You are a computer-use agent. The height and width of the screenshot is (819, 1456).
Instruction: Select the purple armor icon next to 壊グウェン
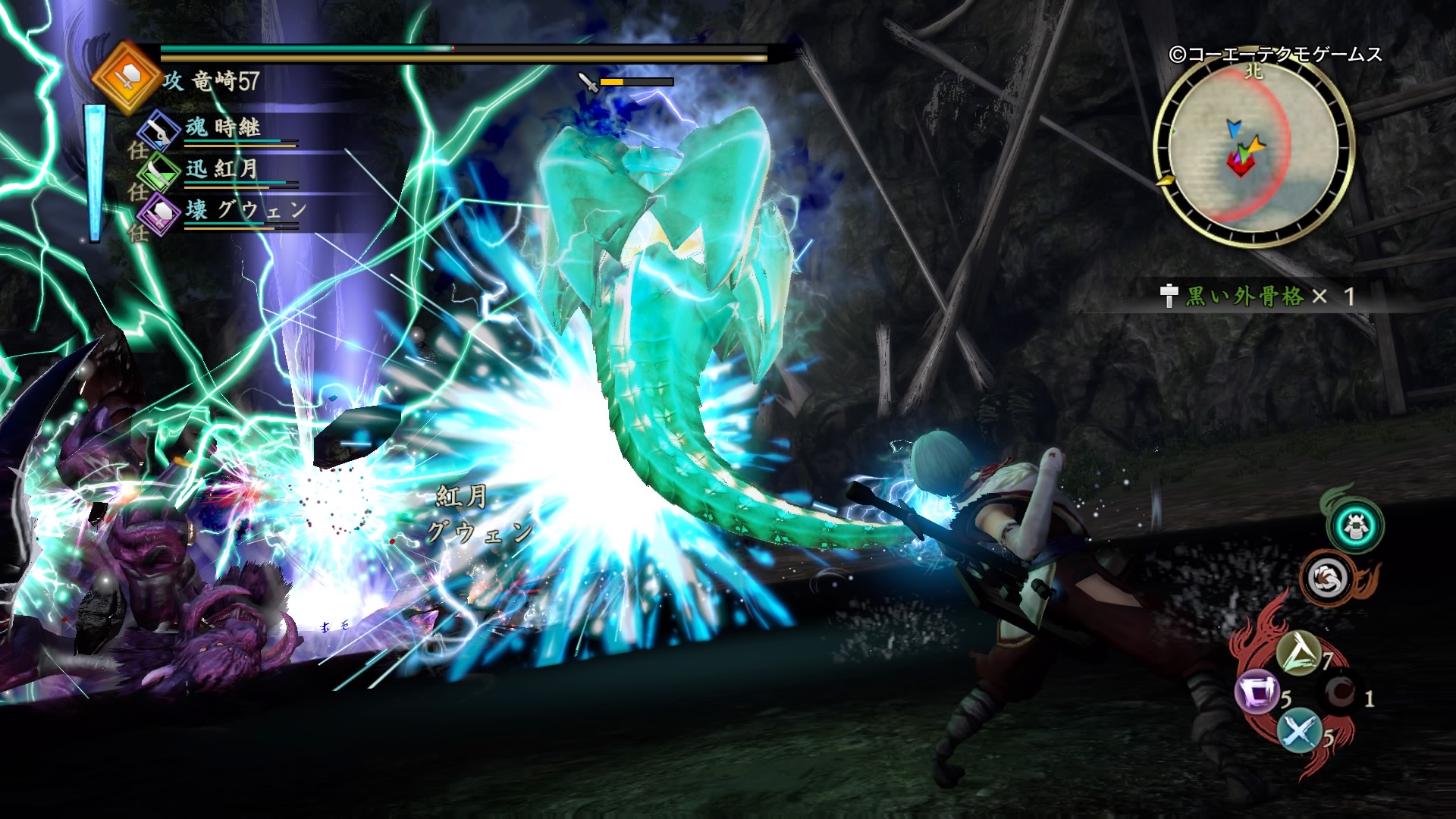(160, 215)
